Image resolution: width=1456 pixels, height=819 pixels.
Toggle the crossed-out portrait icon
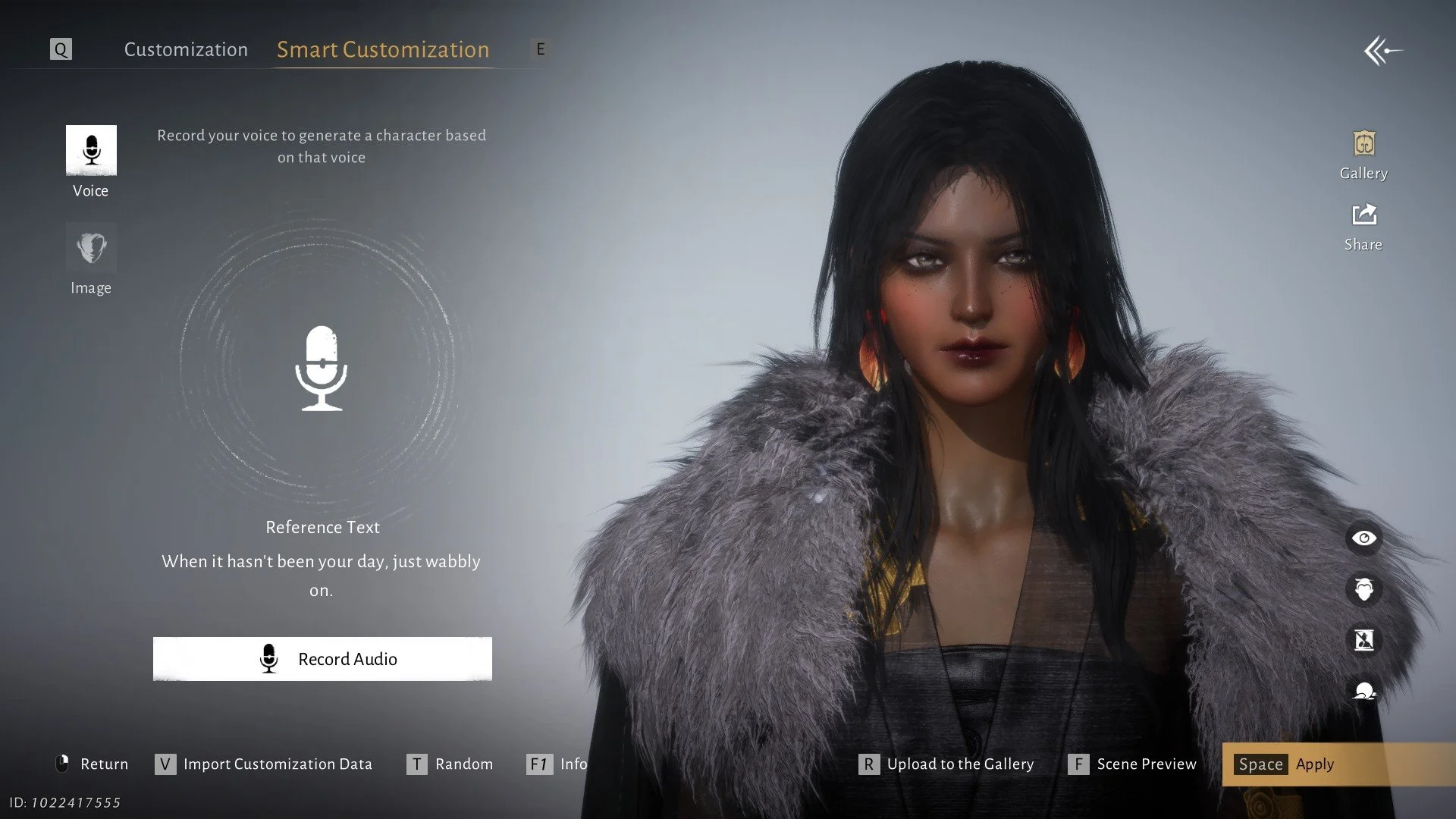1363,640
